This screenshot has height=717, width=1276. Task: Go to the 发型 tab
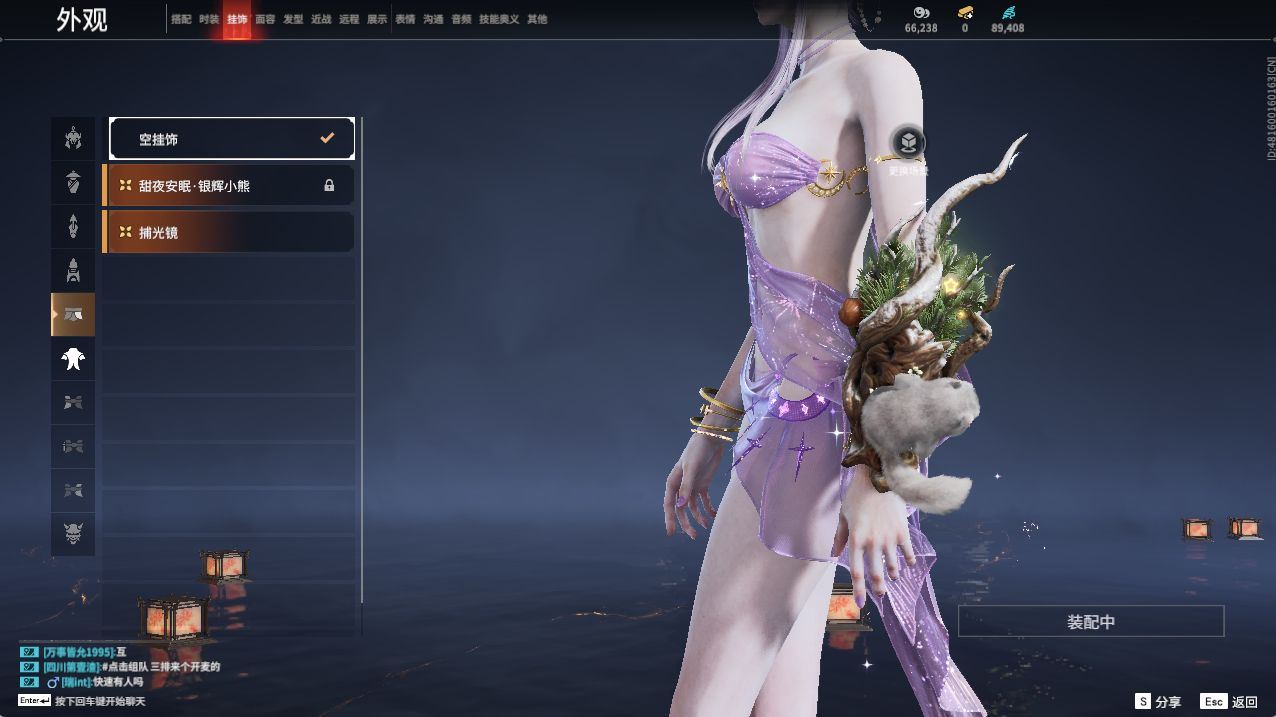click(x=293, y=19)
